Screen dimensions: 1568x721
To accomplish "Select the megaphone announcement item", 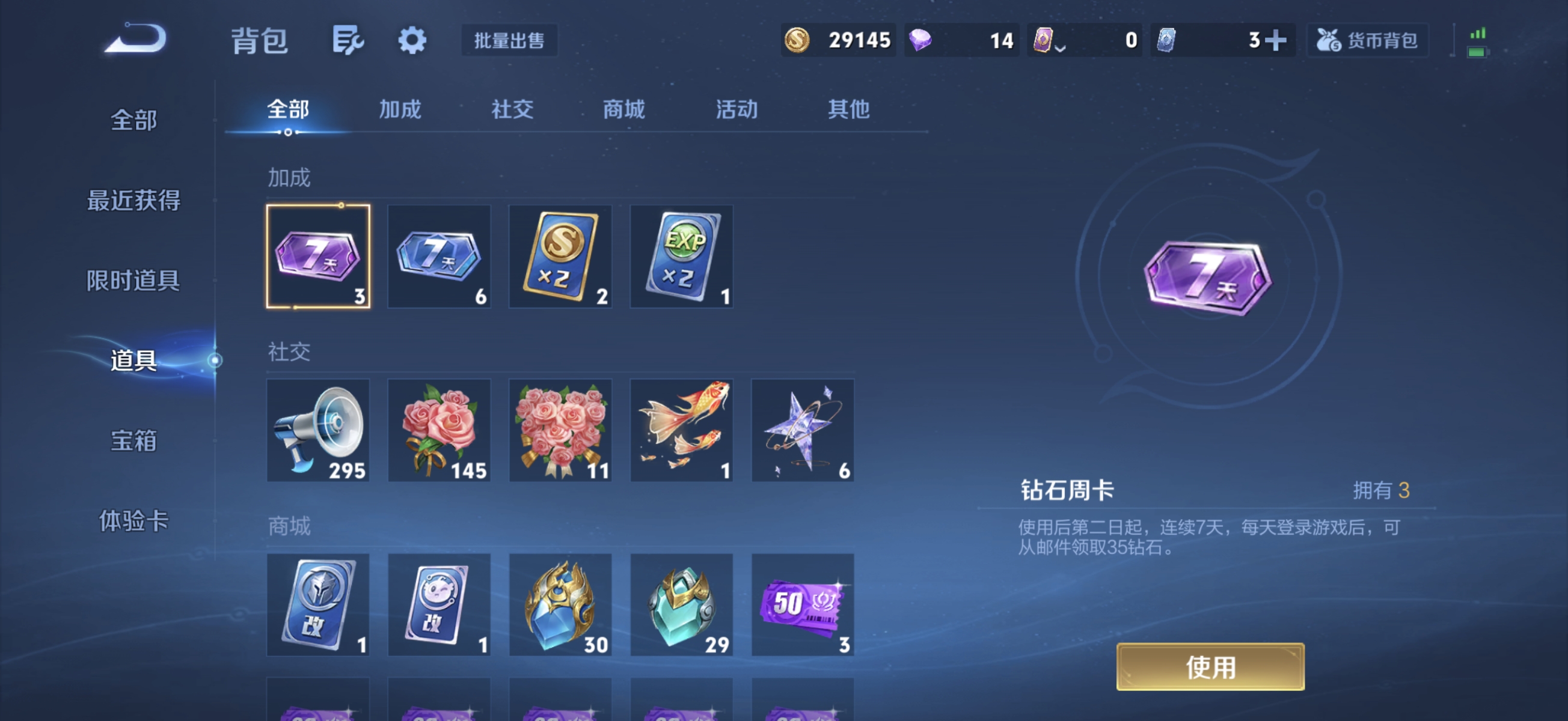I will 317,430.
